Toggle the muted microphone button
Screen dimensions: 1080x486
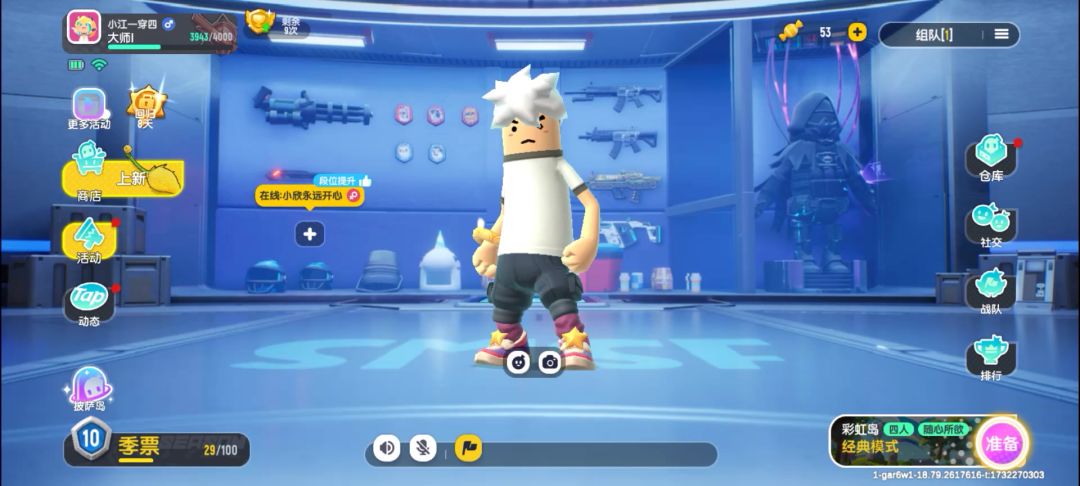pos(424,448)
